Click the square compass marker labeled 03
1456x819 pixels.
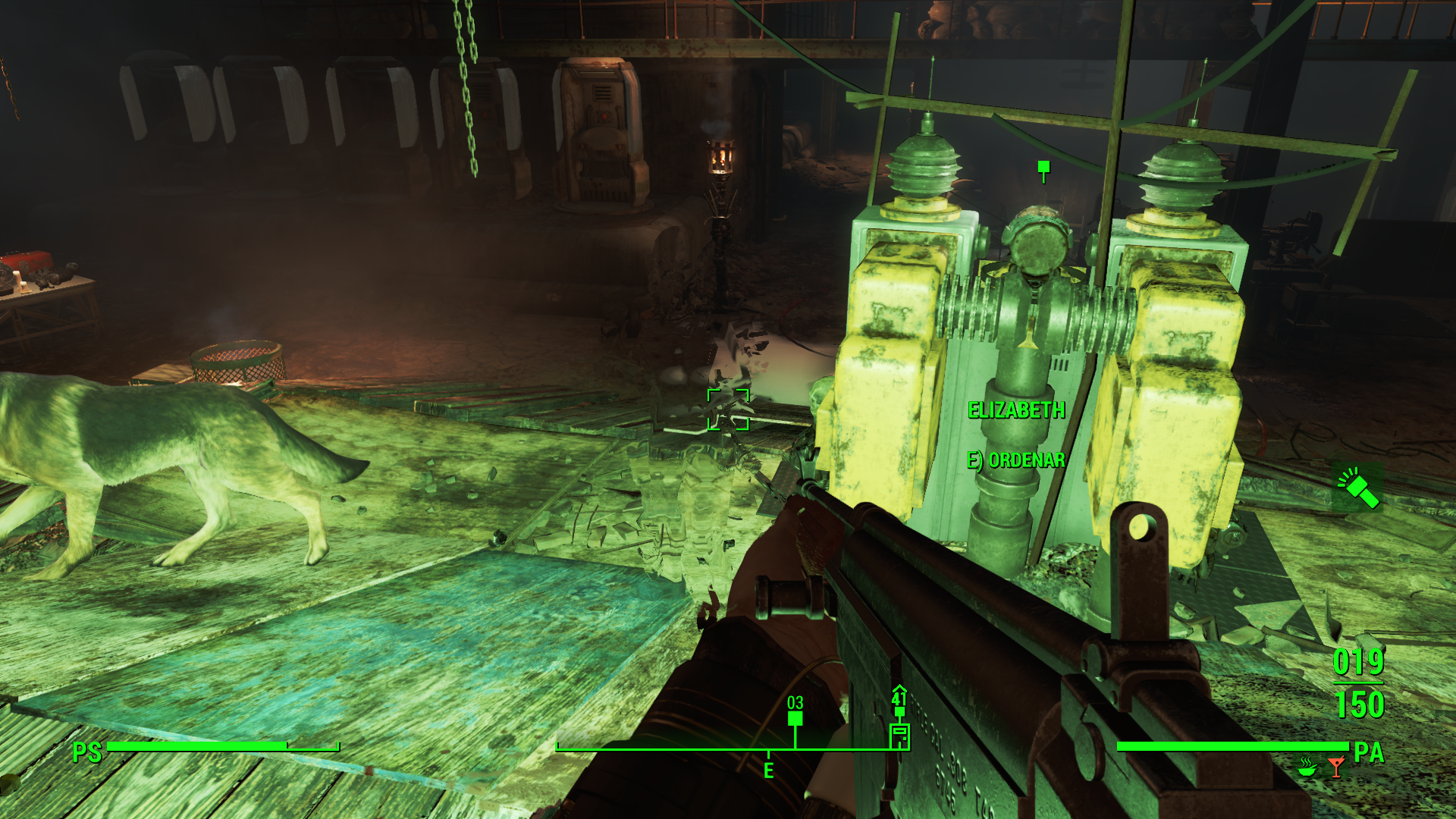pos(795,718)
